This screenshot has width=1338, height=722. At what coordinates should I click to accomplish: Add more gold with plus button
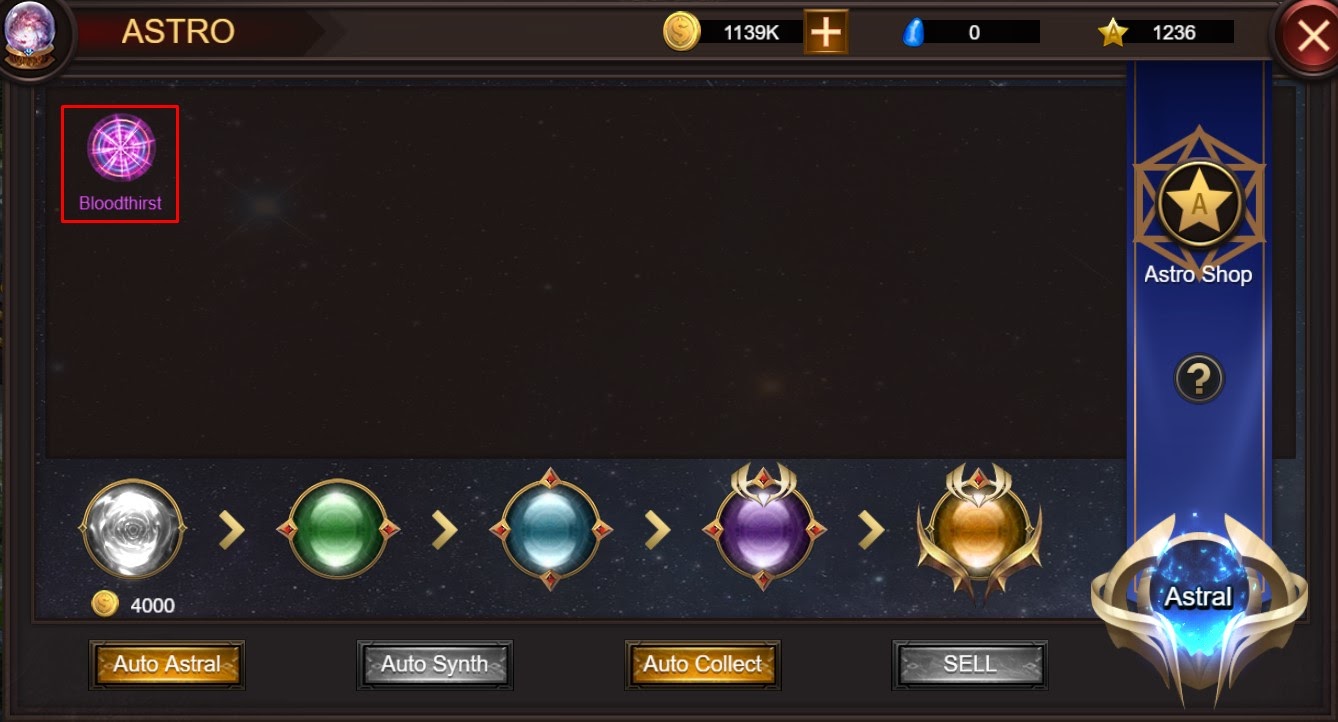tap(825, 32)
